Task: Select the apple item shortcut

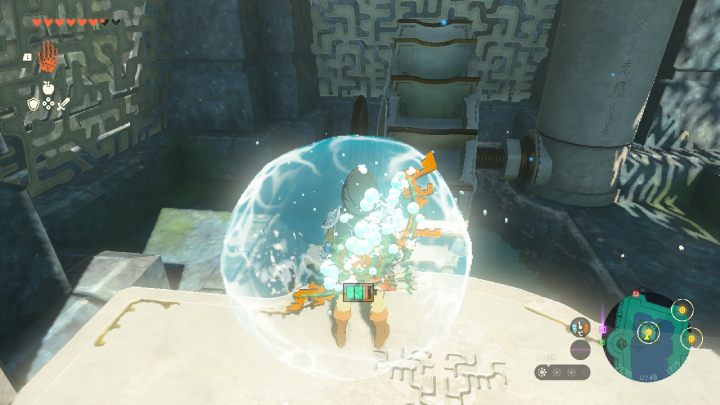Action: (x=47, y=86)
